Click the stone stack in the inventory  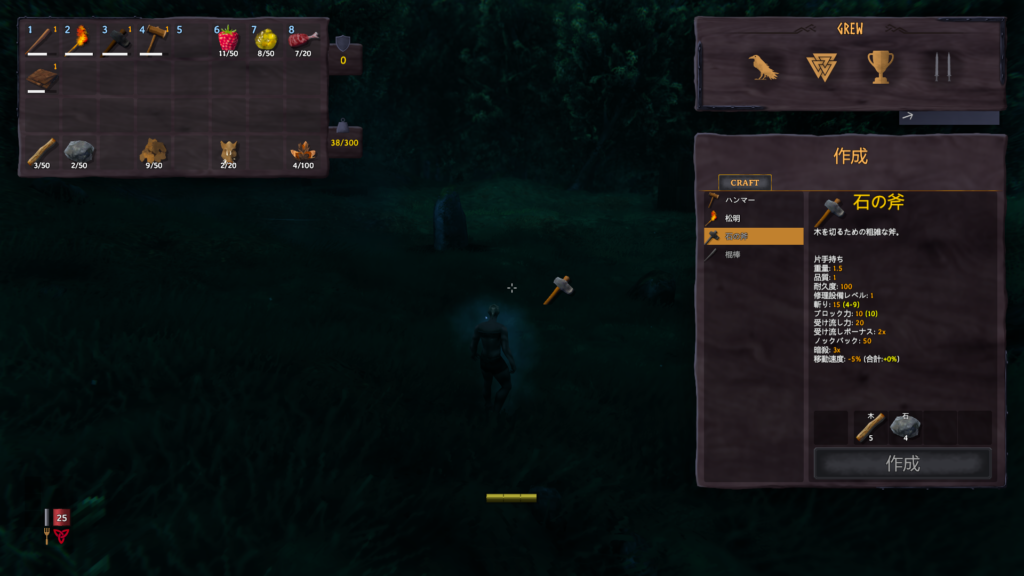(x=79, y=152)
